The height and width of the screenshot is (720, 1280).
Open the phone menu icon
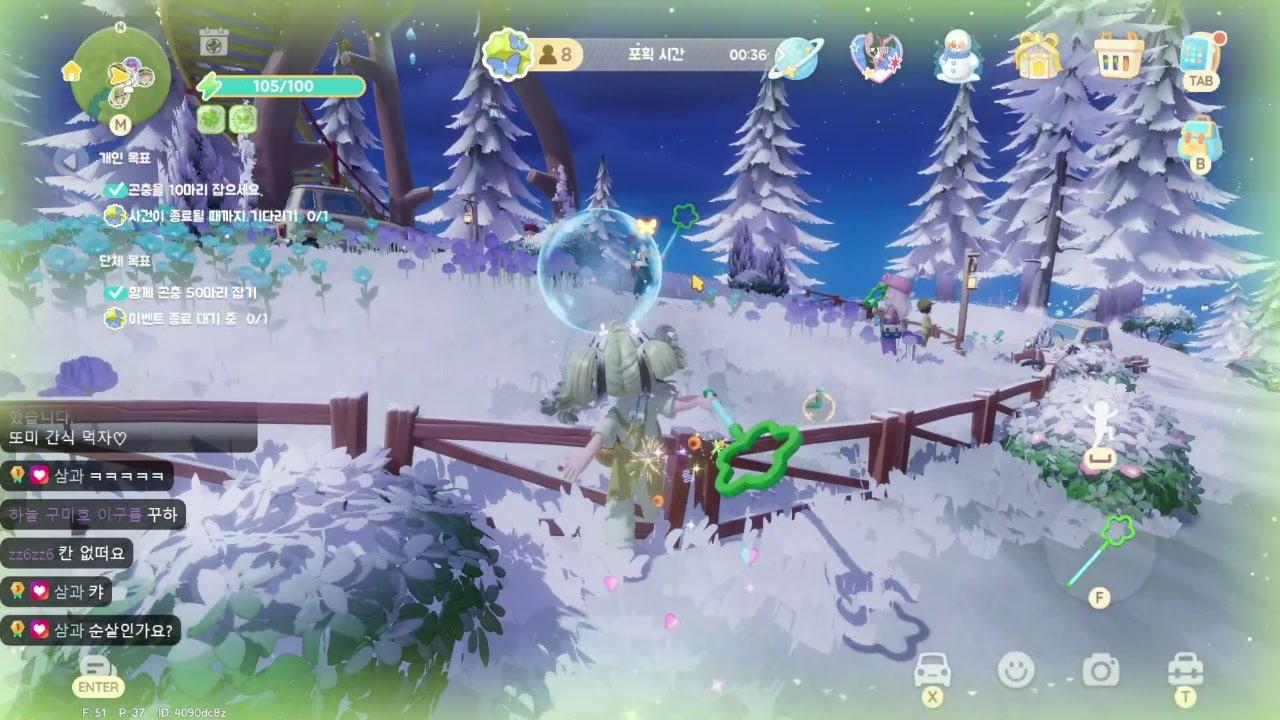(x=1199, y=54)
